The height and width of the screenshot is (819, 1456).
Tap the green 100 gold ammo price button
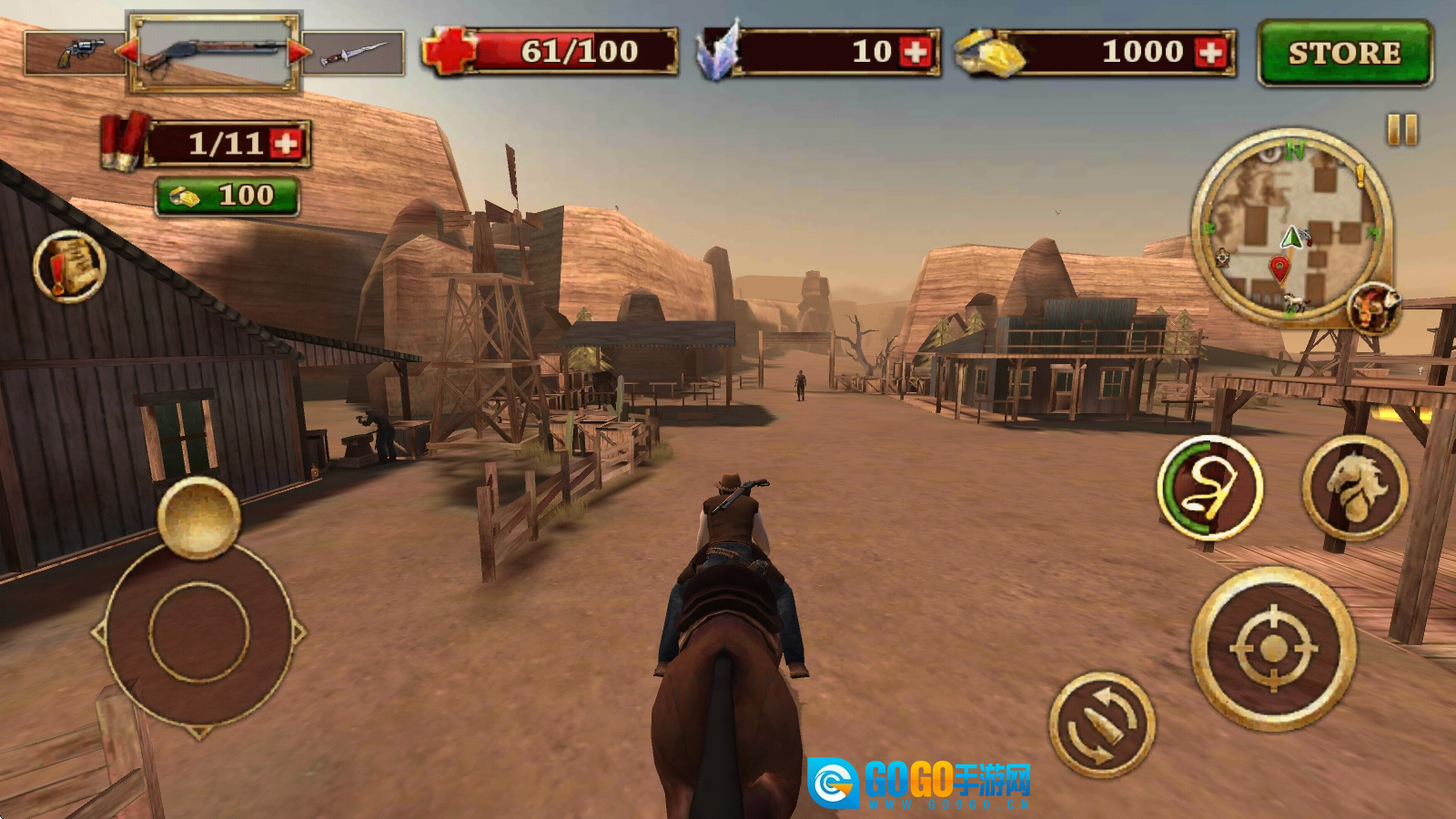[x=227, y=196]
